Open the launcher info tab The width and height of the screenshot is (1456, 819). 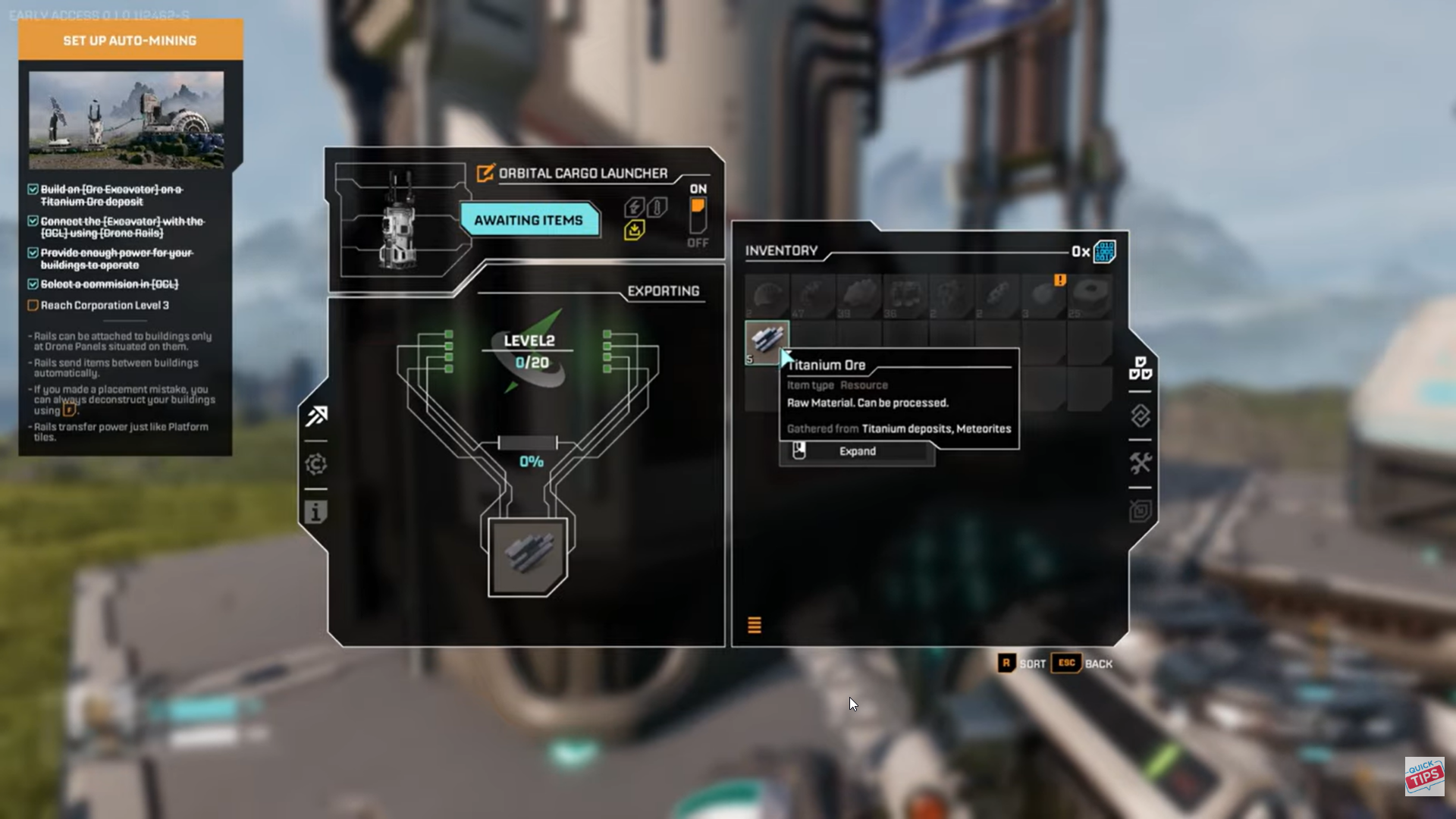point(316,513)
